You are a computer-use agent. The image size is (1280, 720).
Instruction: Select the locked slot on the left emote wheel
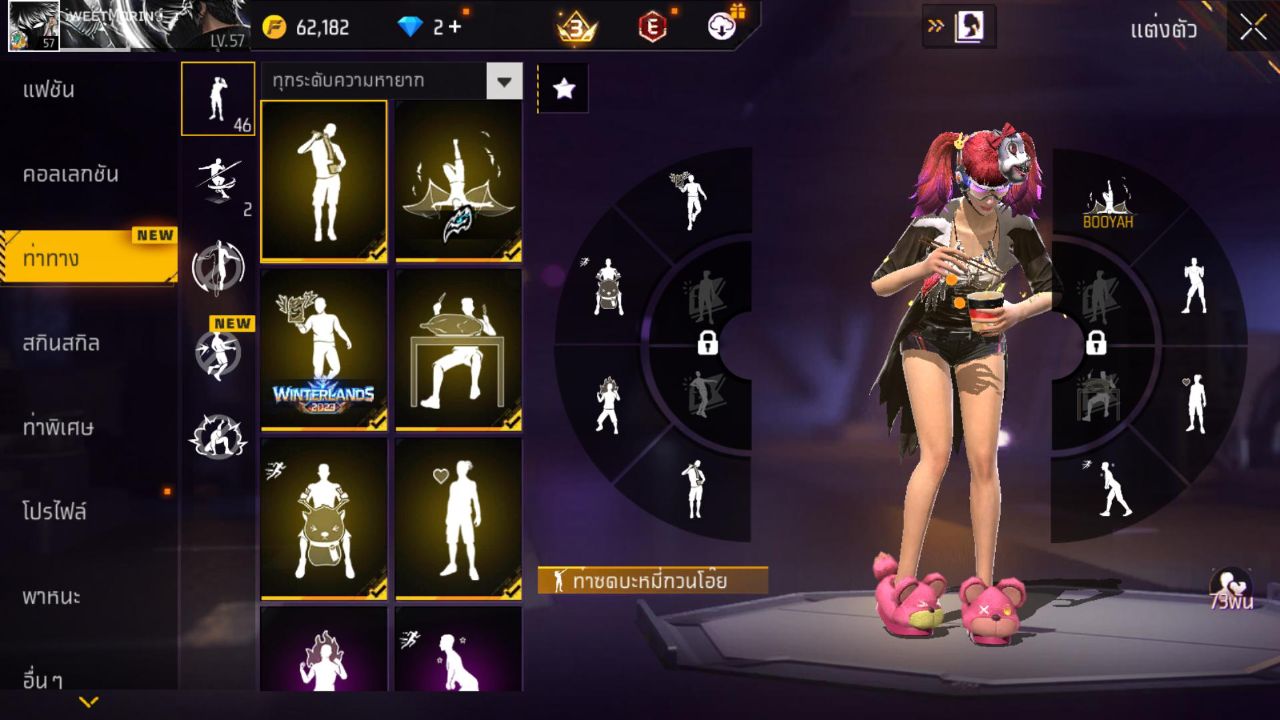[x=706, y=343]
